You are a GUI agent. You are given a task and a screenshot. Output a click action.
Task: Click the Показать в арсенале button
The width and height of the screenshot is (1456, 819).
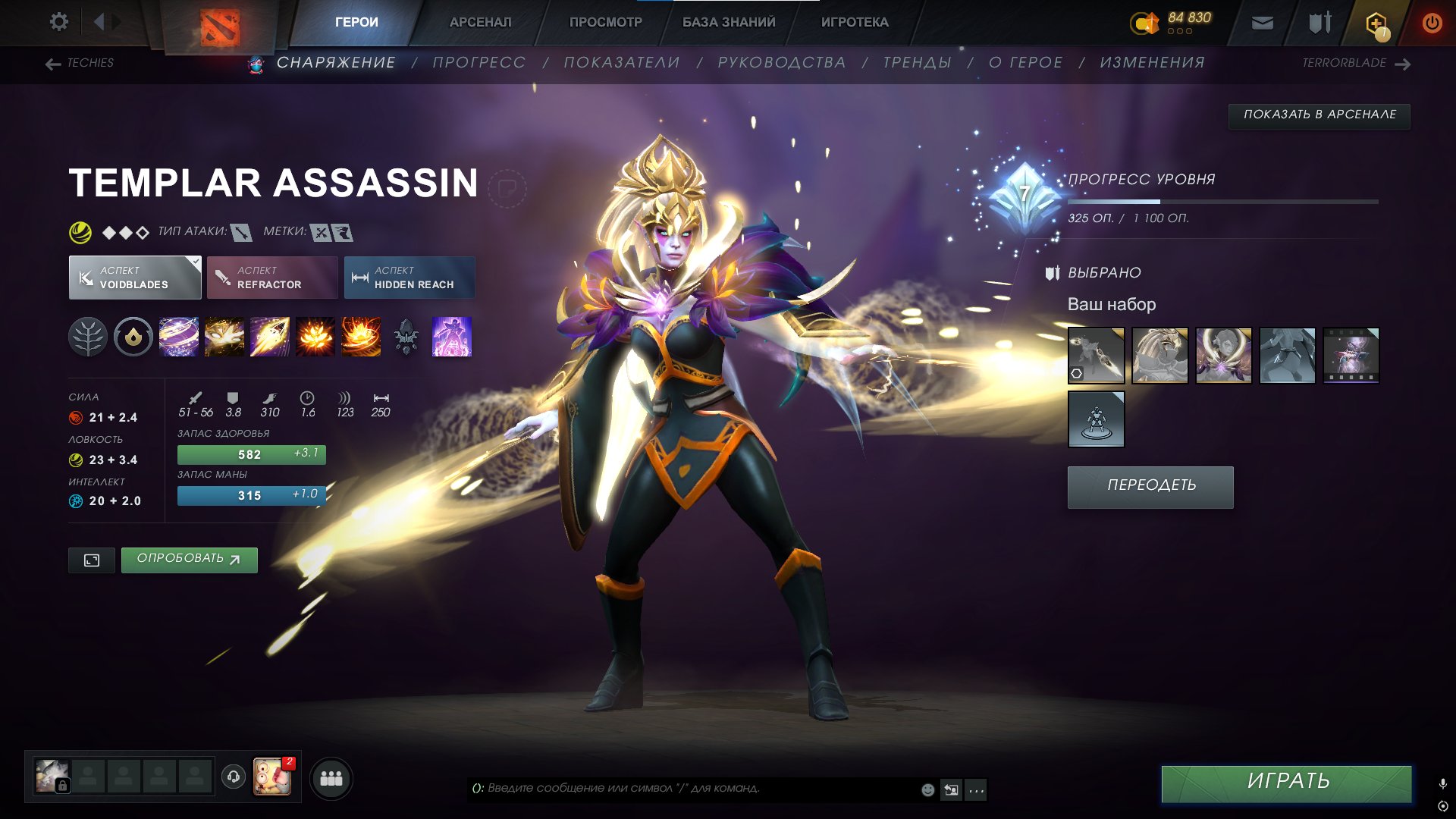(x=1319, y=115)
